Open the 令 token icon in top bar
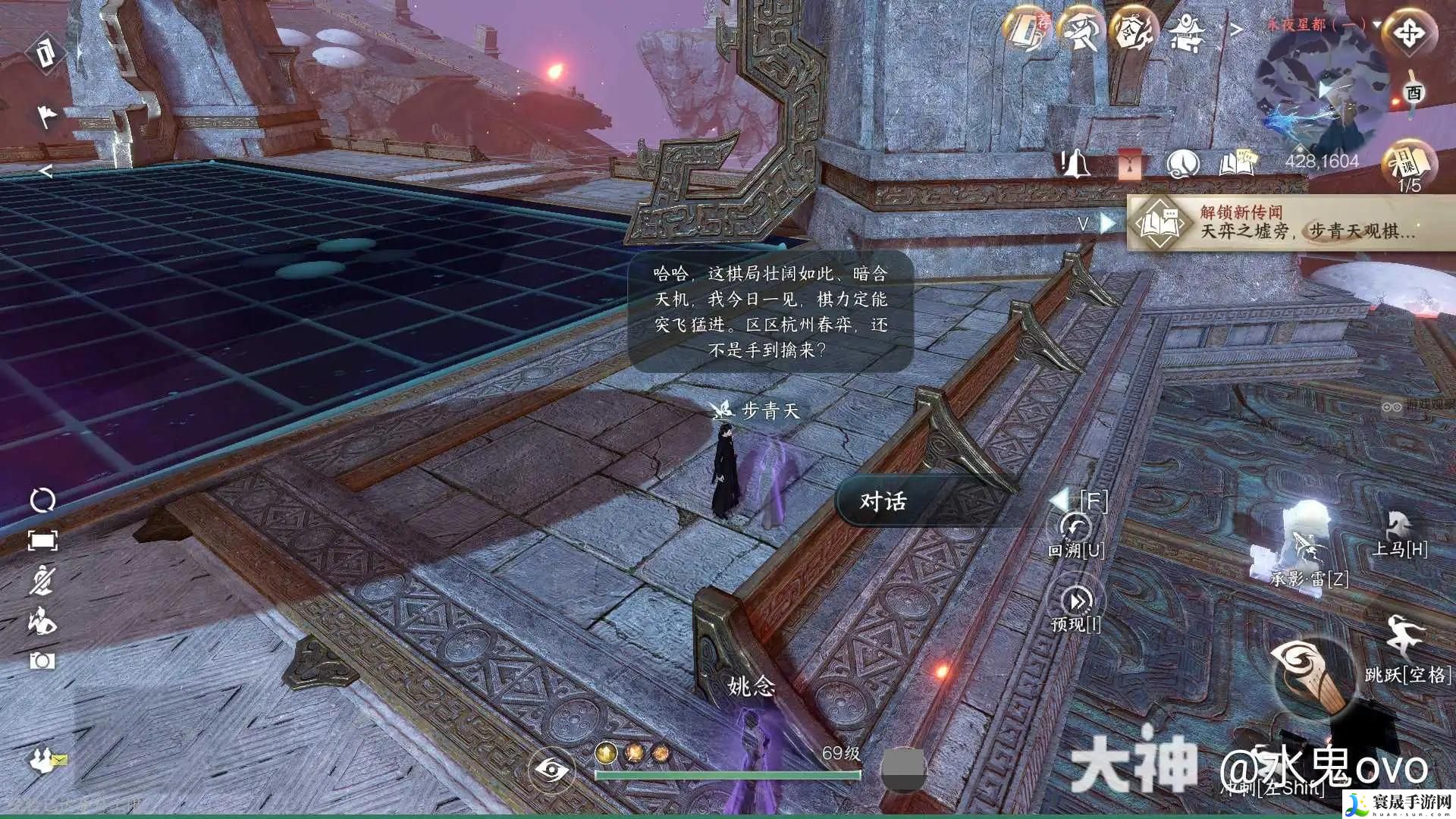1456x819 pixels. 1133,32
